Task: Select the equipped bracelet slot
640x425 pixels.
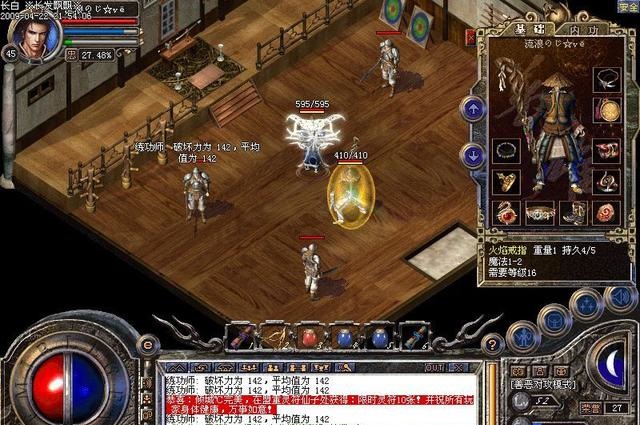Action: [x=506, y=150]
